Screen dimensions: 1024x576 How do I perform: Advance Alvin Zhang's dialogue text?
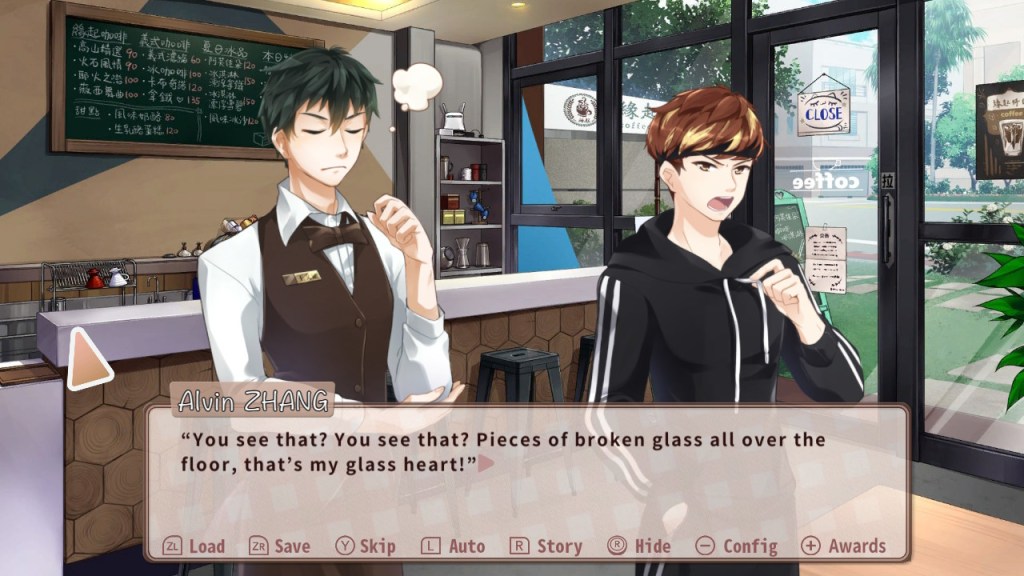[486, 463]
